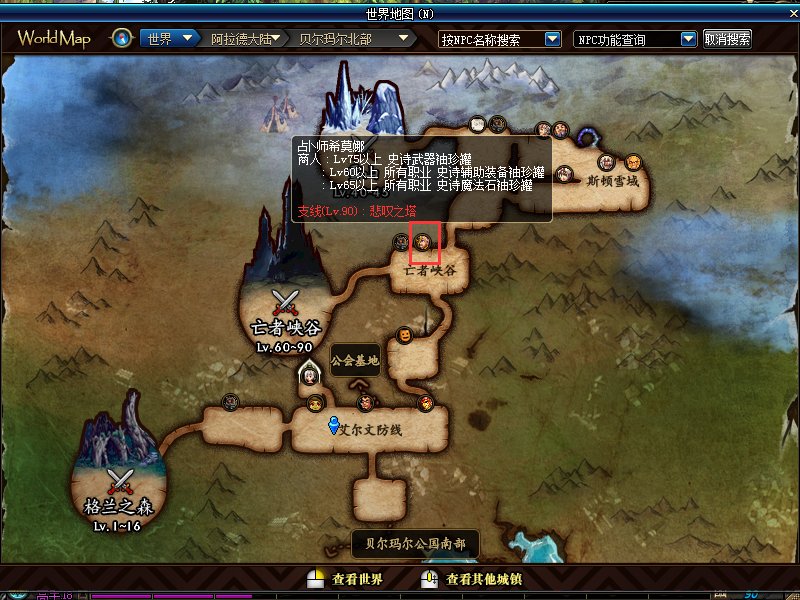The image size is (800, 600).
Task: Click the 取消搜索 button
Action: [x=727, y=39]
